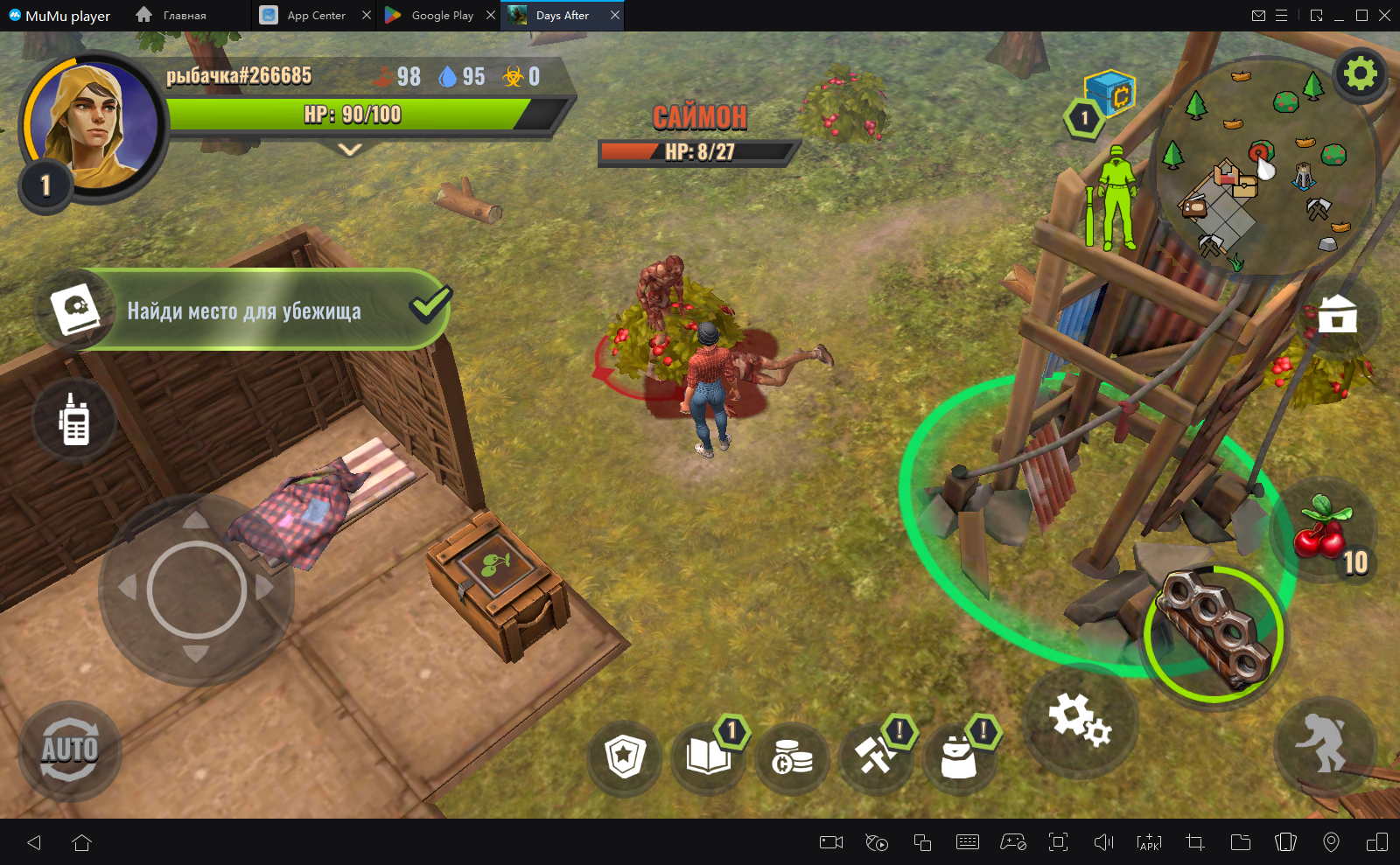Attack with the brass knuckles weapon
Viewport: 1400px width, 865px height.
coord(1214,632)
